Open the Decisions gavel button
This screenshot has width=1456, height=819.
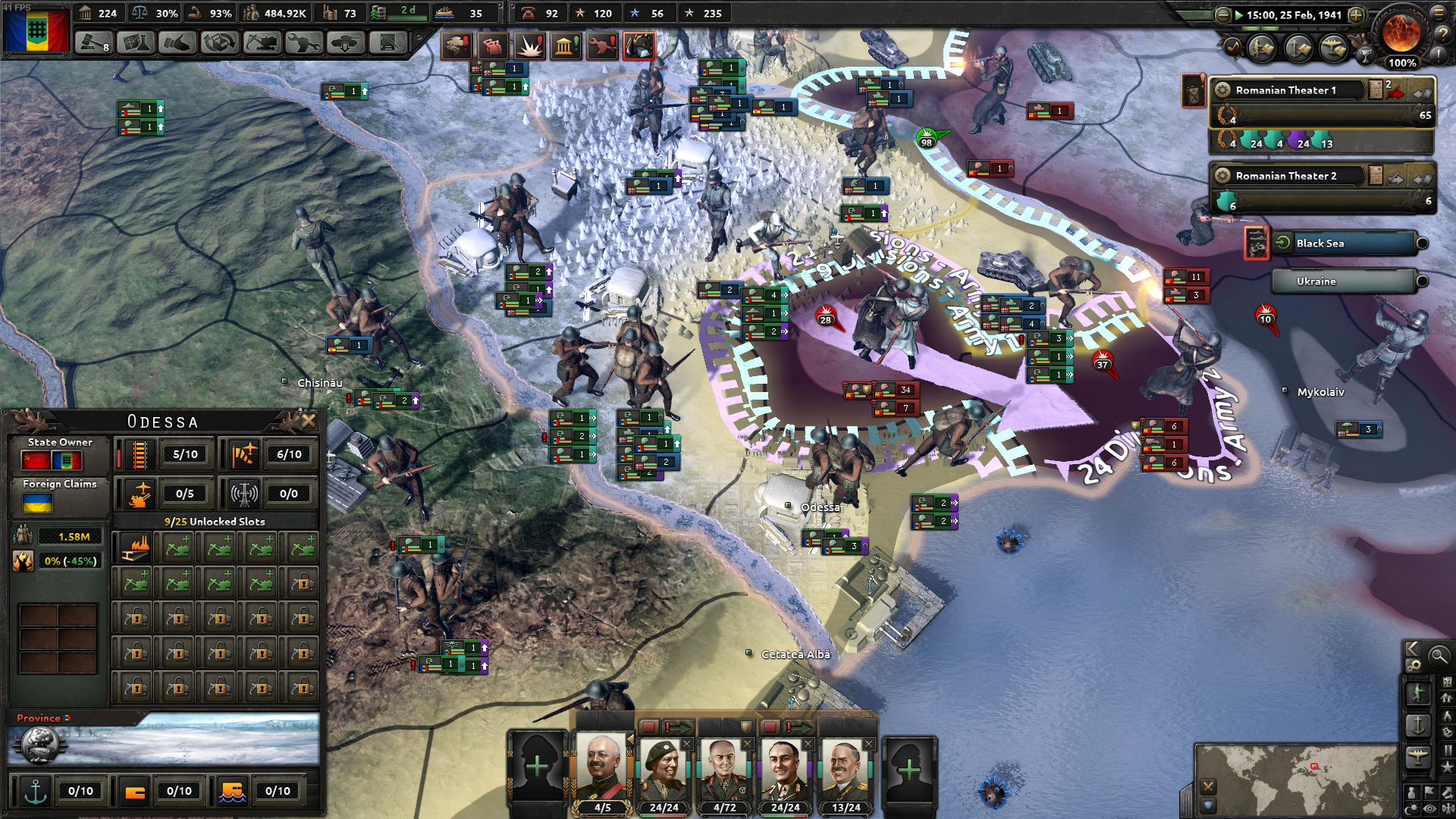[x=94, y=43]
